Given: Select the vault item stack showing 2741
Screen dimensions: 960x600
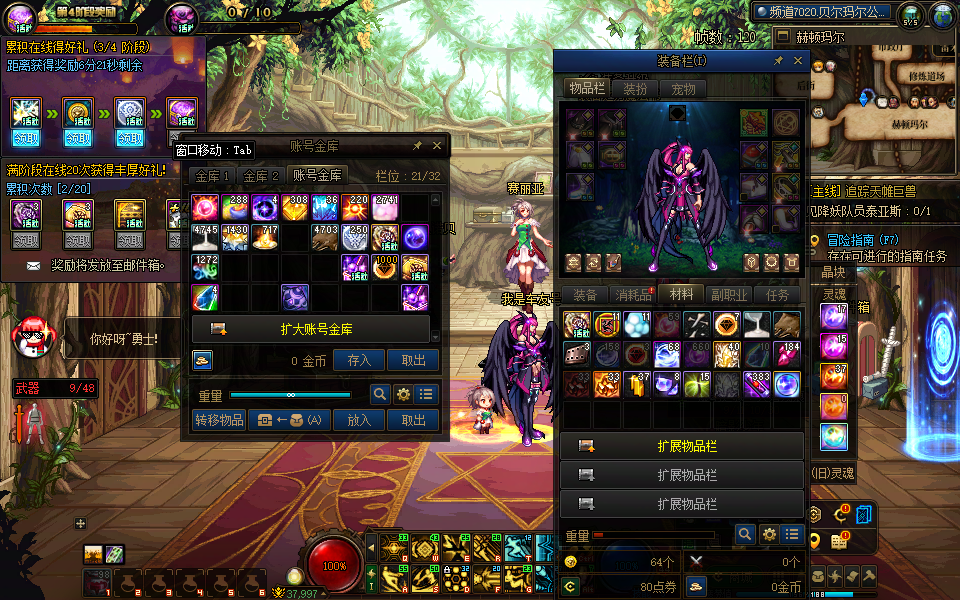Looking at the screenshot, I should [386, 207].
